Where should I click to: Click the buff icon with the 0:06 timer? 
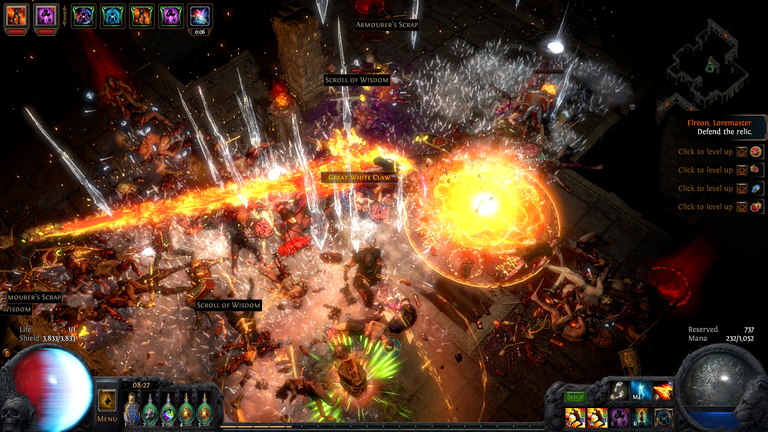click(199, 16)
